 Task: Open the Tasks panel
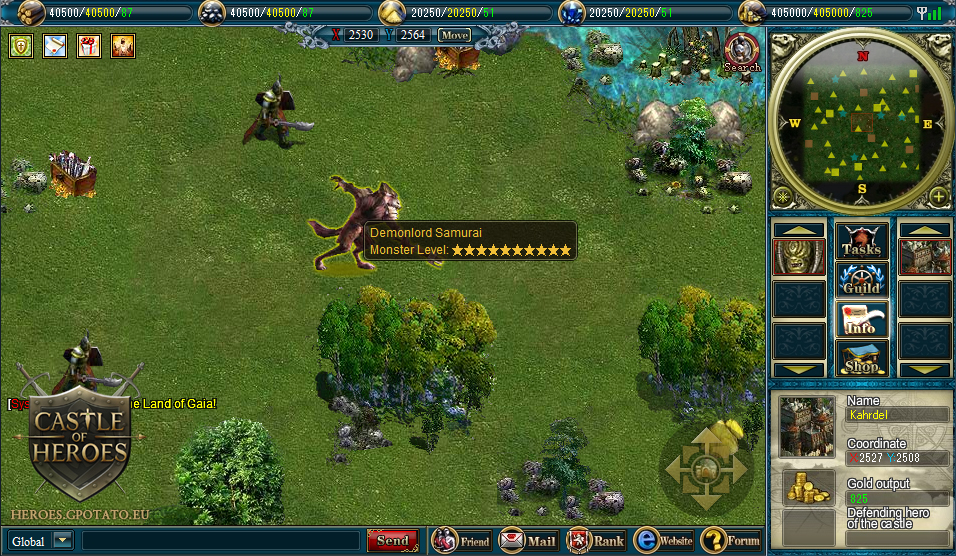(x=861, y=241)
